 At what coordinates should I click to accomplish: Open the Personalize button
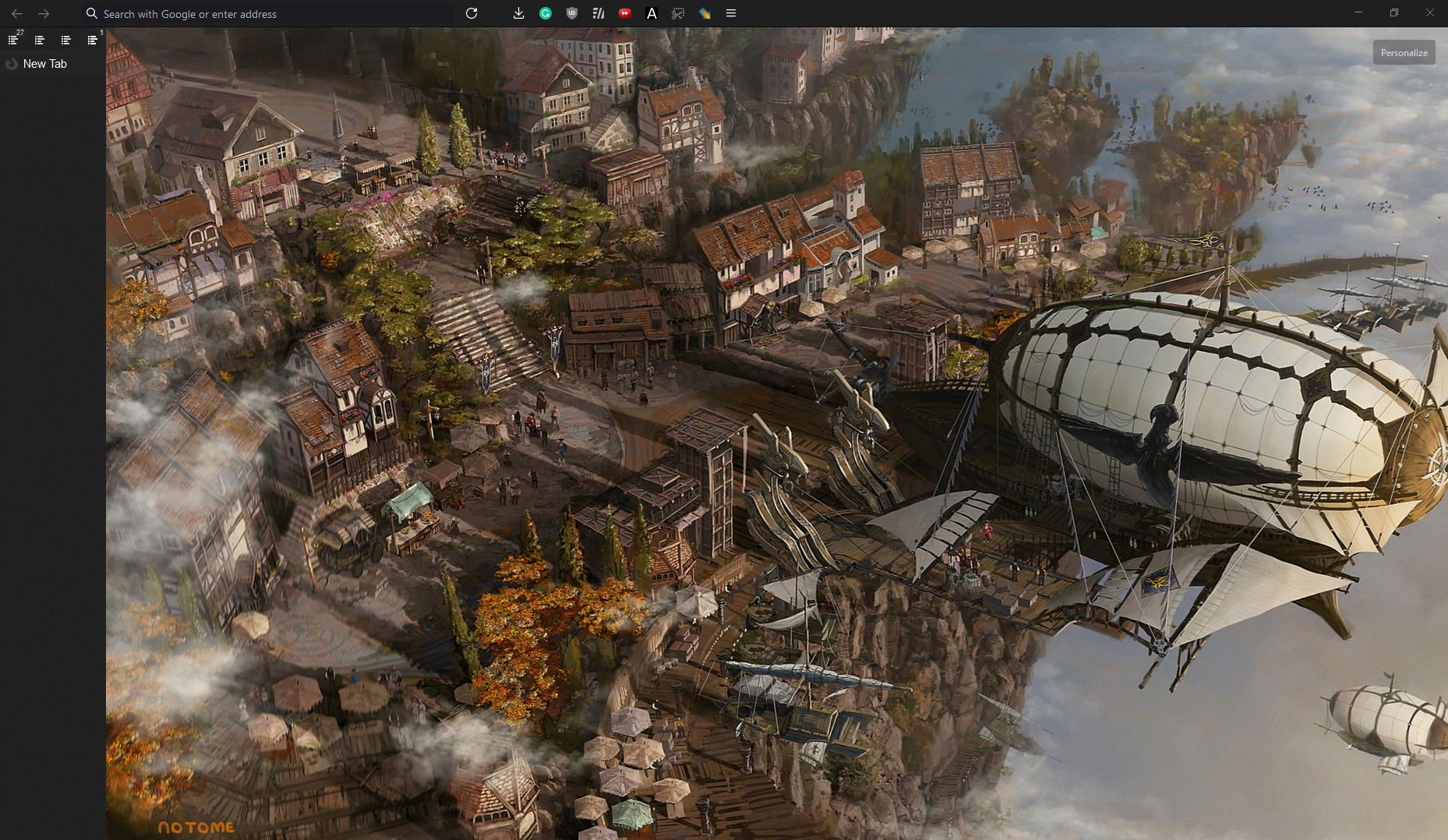point(1404,53)
